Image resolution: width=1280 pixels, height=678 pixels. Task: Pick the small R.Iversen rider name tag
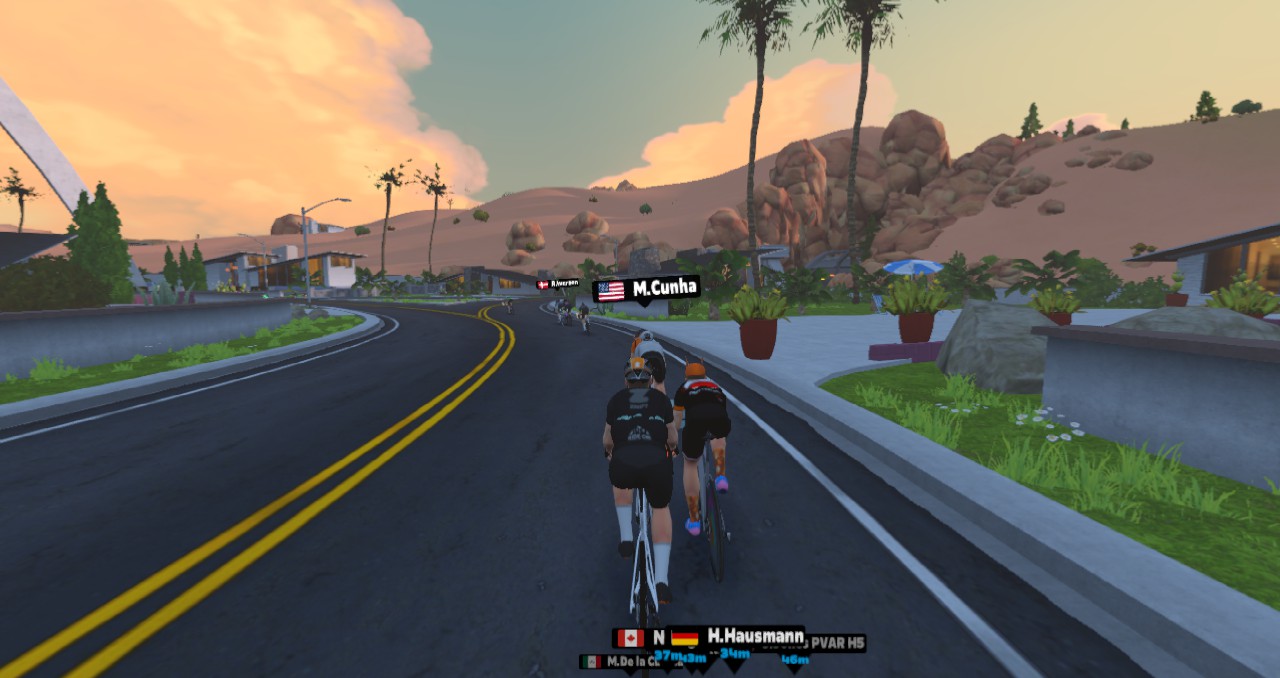coord(558,284)
